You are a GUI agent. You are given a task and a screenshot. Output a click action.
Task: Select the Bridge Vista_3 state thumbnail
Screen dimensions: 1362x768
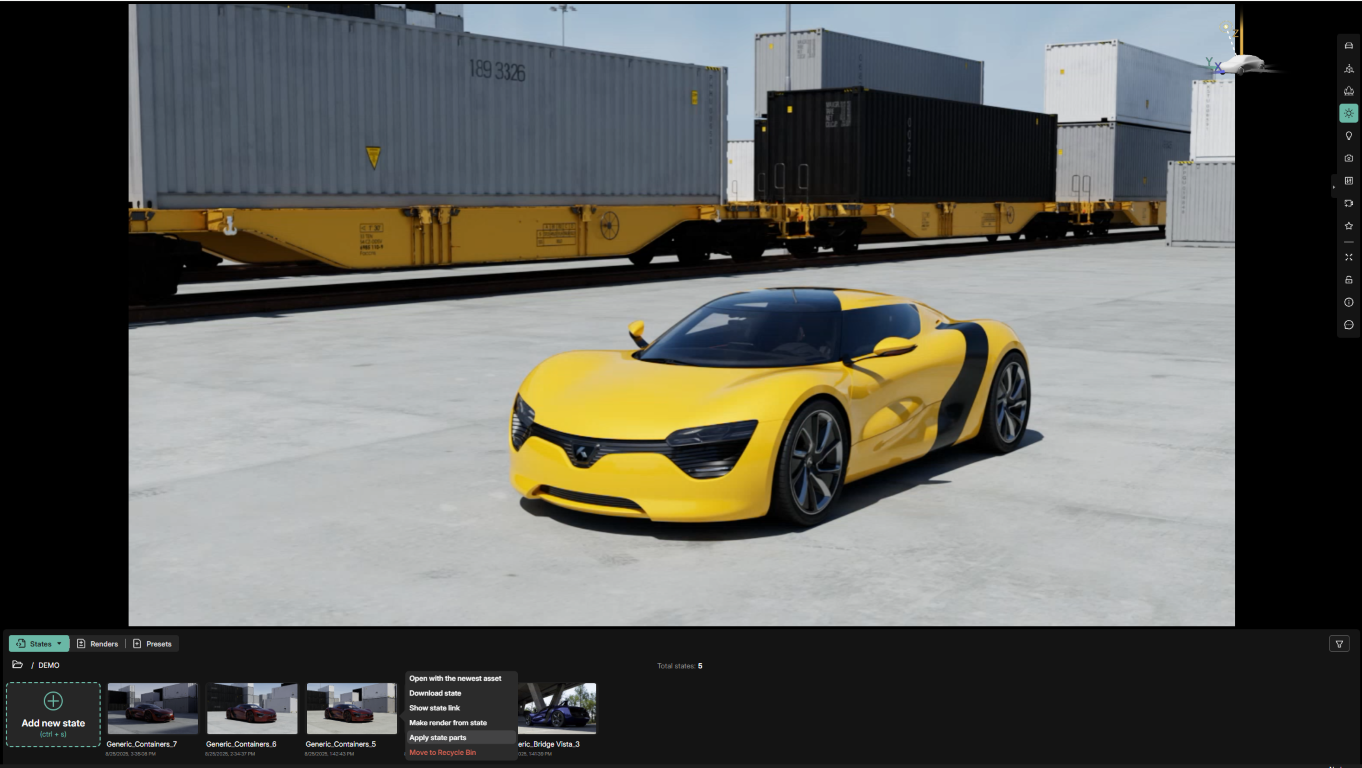557,708
